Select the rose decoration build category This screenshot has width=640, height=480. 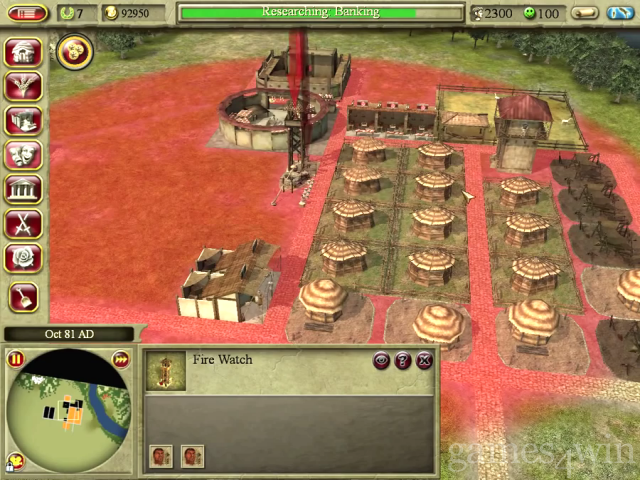(x=22, y=259)
